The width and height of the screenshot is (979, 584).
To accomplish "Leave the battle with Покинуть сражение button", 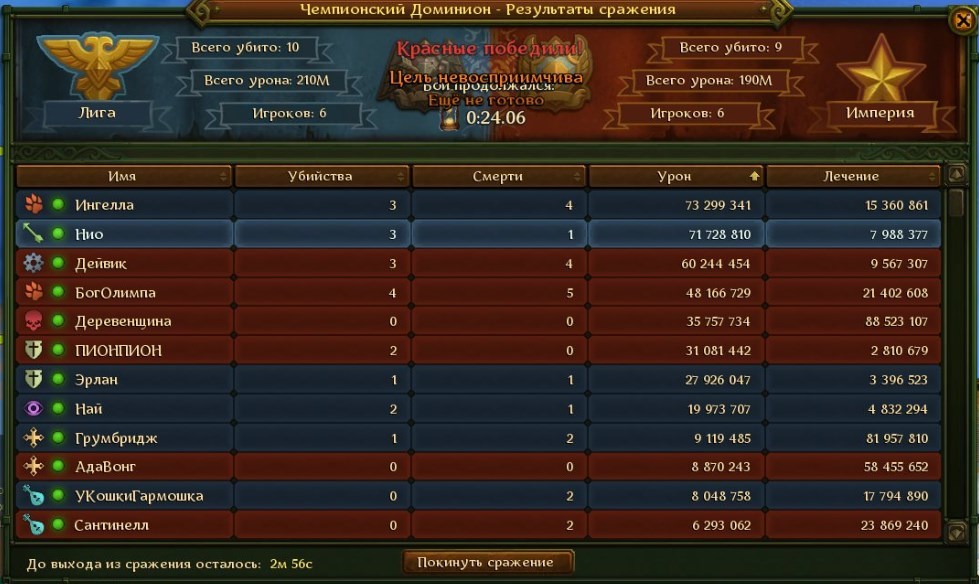I will click(x=488, y=562).
